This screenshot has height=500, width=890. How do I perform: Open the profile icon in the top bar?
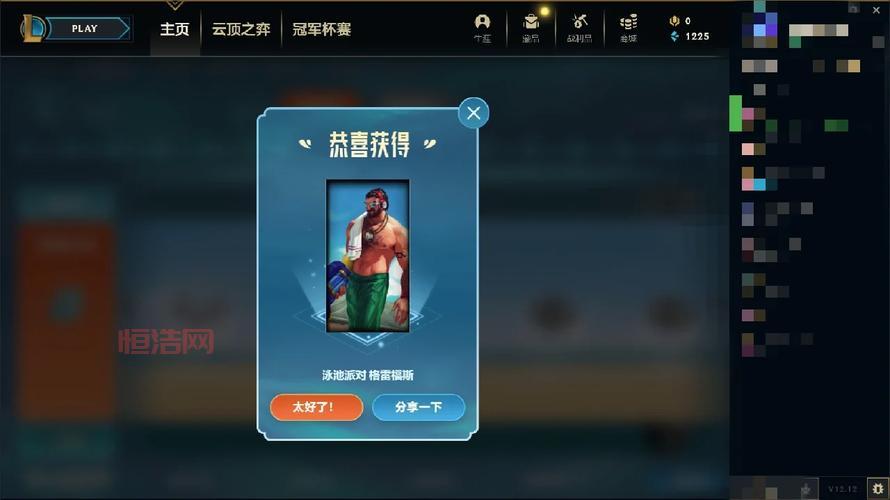pyautogui.click(x=483, y=26)
